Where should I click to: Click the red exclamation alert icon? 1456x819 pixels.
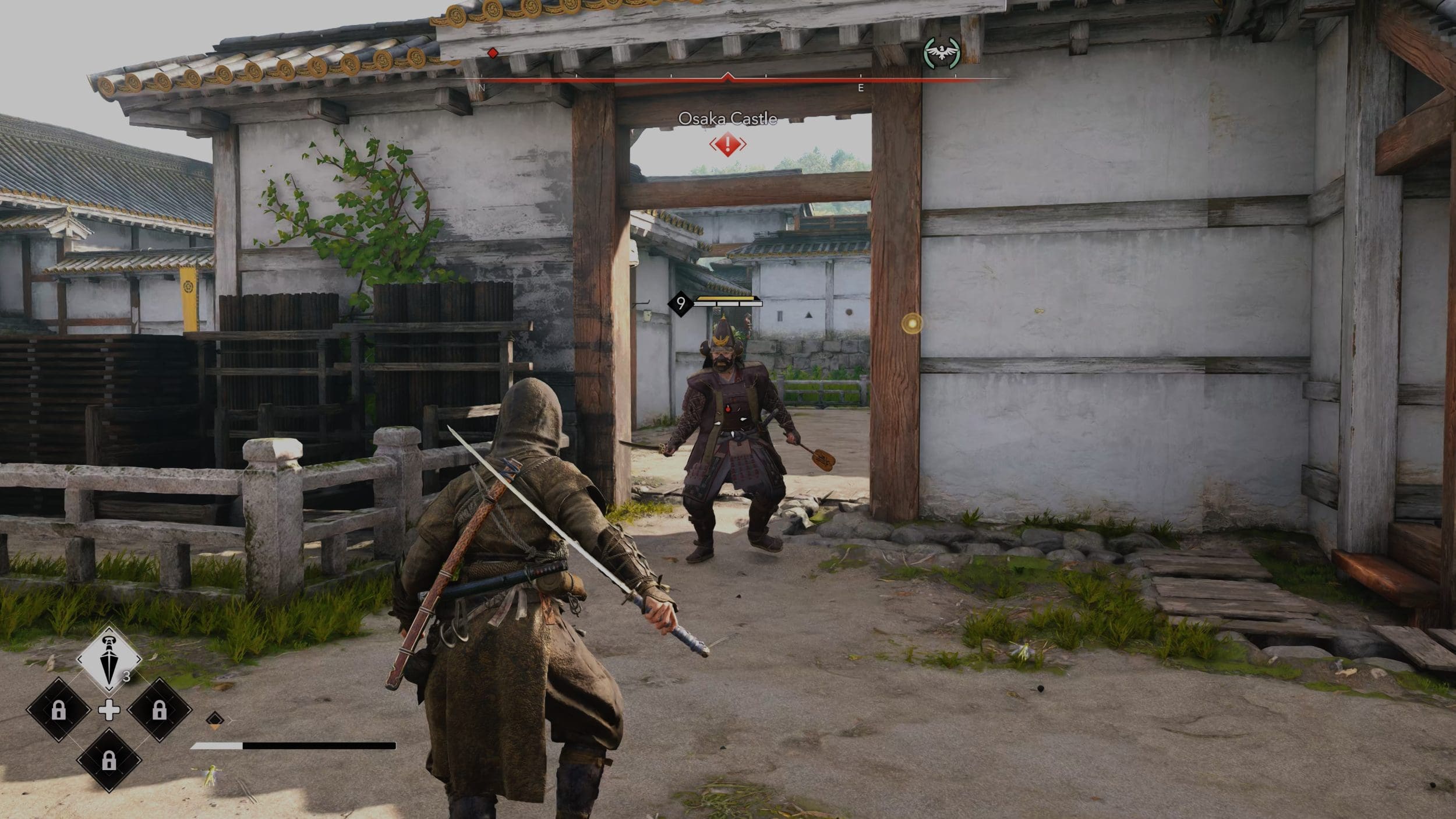(x=727, y=144)
